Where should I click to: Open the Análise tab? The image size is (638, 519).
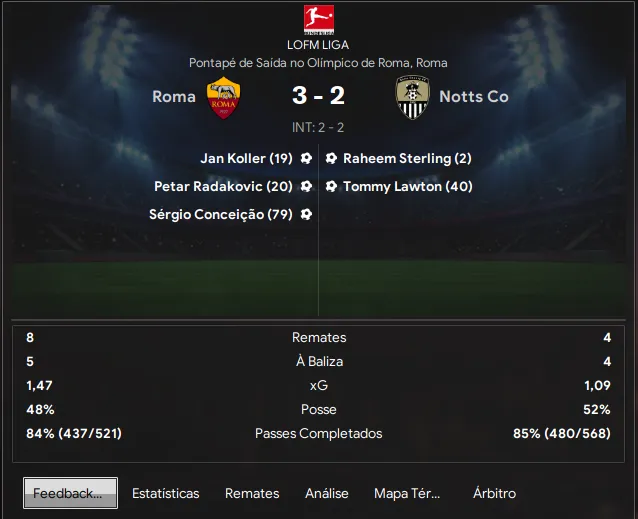click(x=327, y=493)
